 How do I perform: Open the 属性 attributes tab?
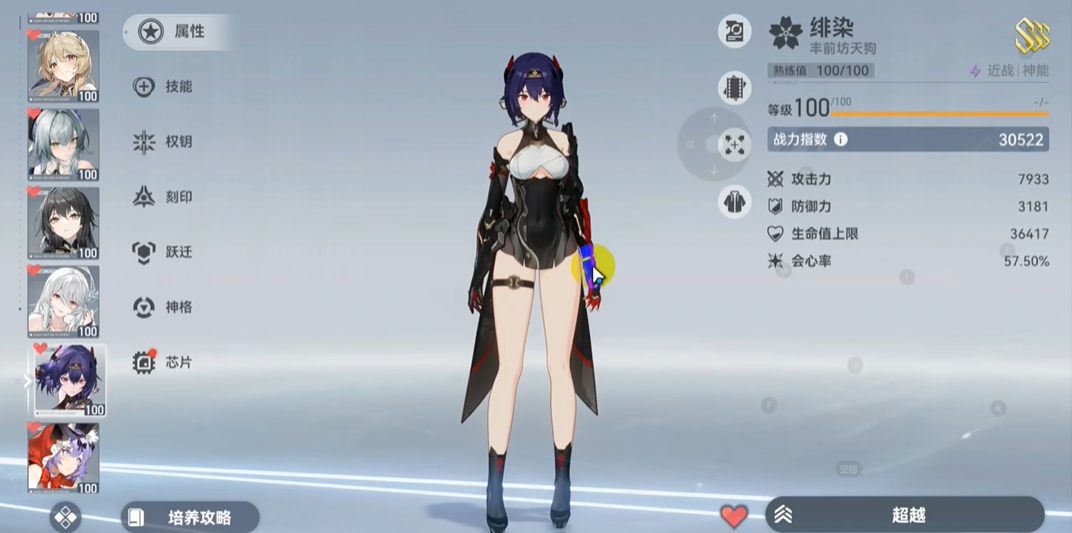click(x=176, y=32)
